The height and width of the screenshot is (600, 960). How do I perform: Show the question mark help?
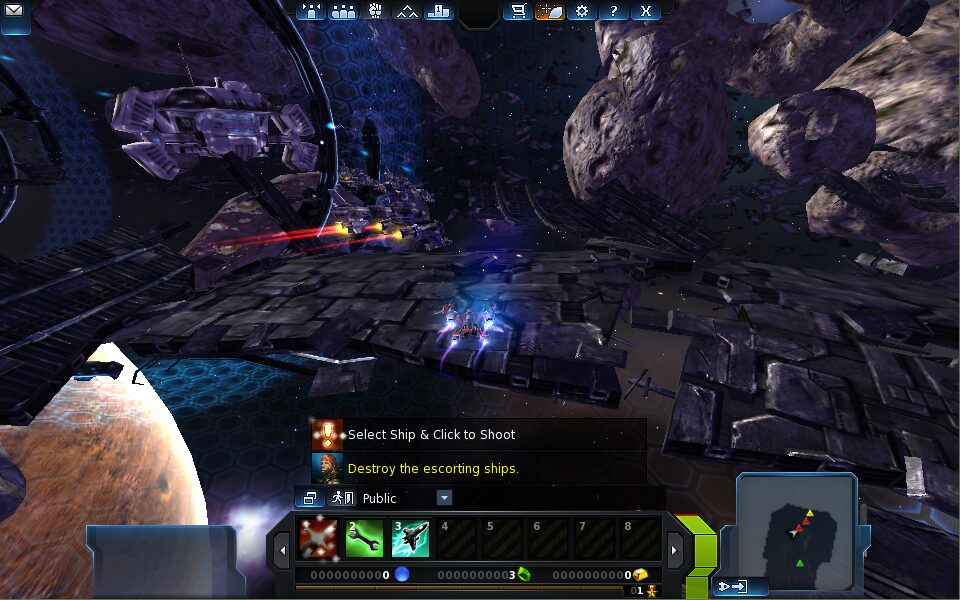pos(614,11)
